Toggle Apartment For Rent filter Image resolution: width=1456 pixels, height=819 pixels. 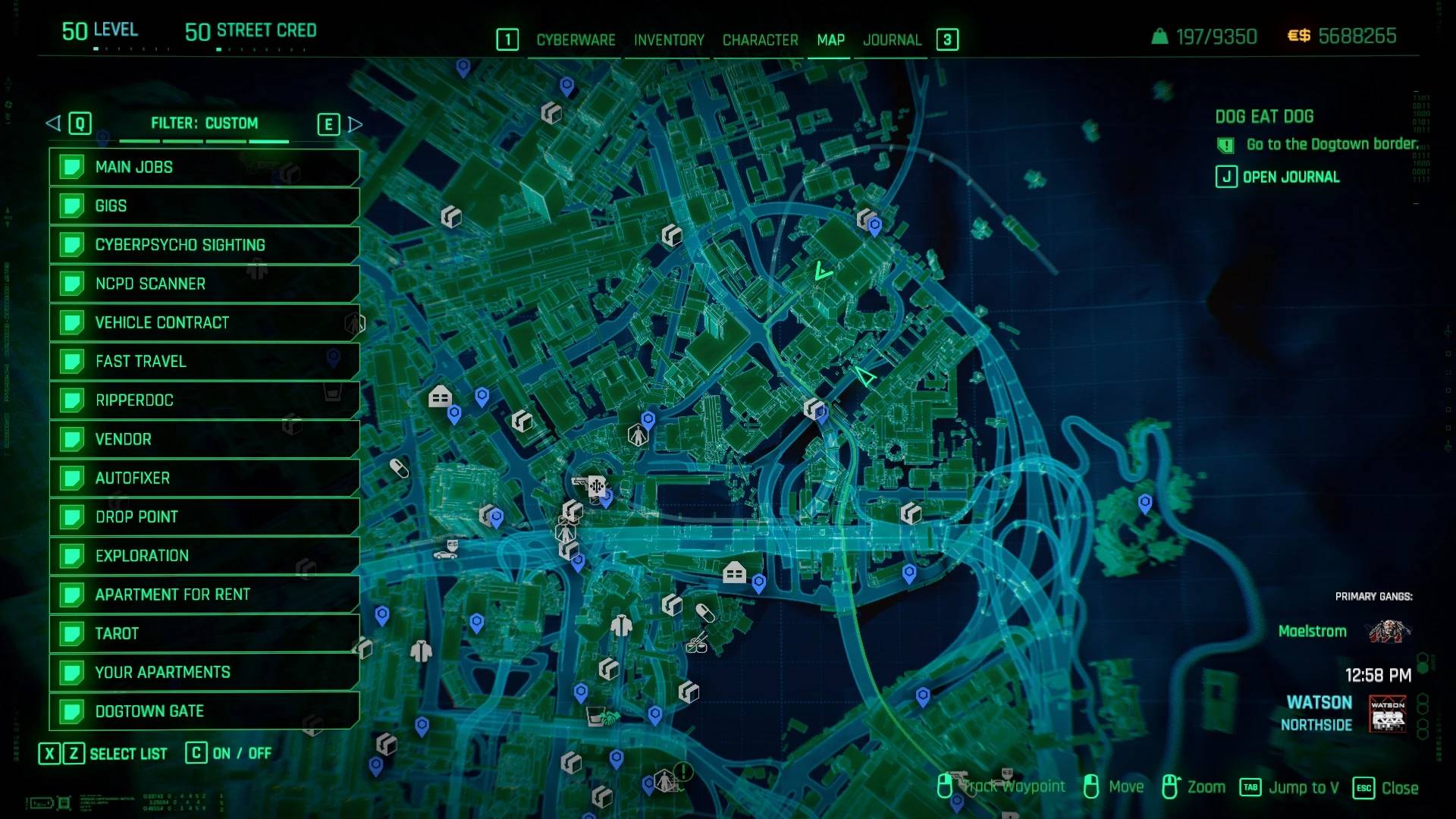(x=203, y=595)
